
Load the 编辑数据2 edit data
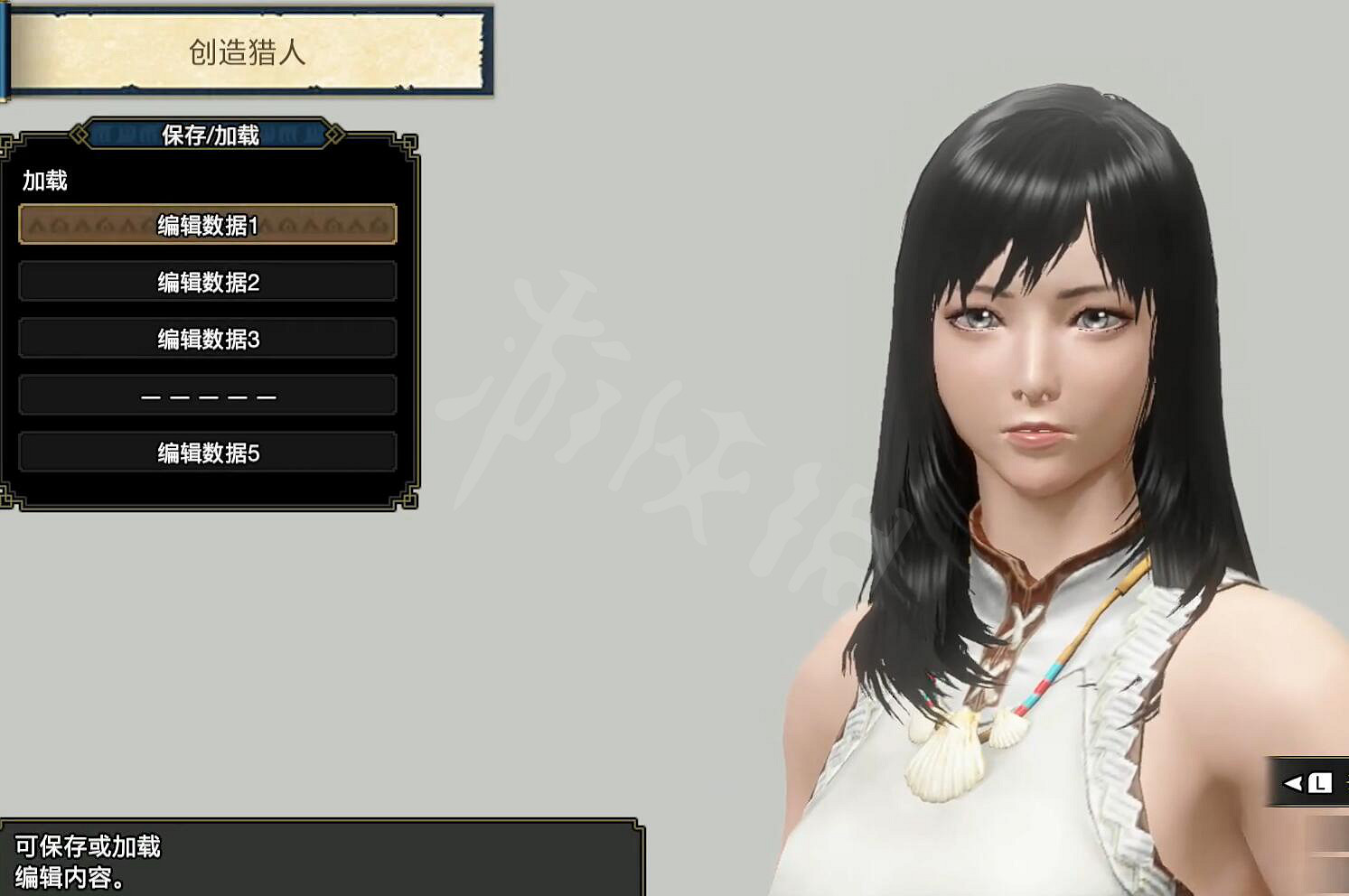click(x=208, y=282)
